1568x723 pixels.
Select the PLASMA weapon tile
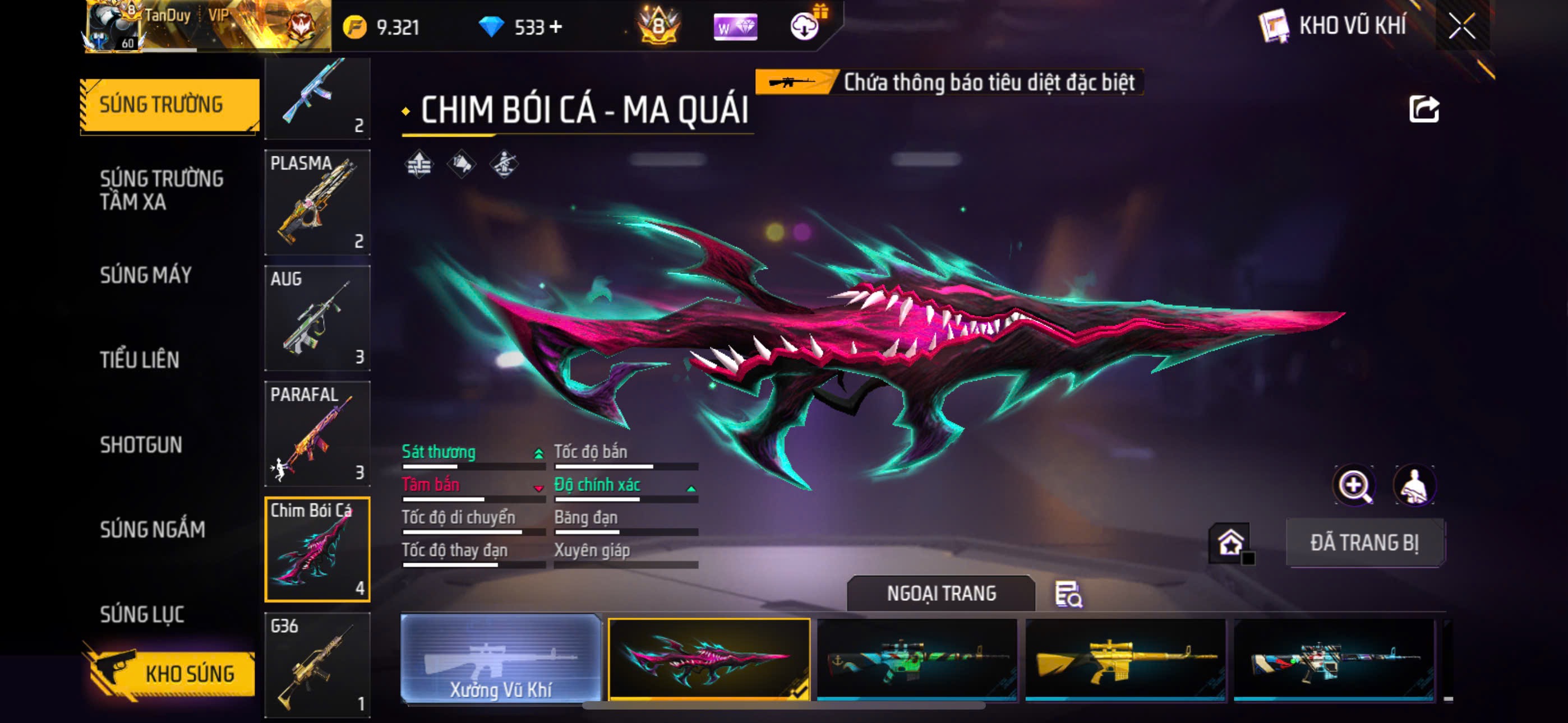(317, 202)
